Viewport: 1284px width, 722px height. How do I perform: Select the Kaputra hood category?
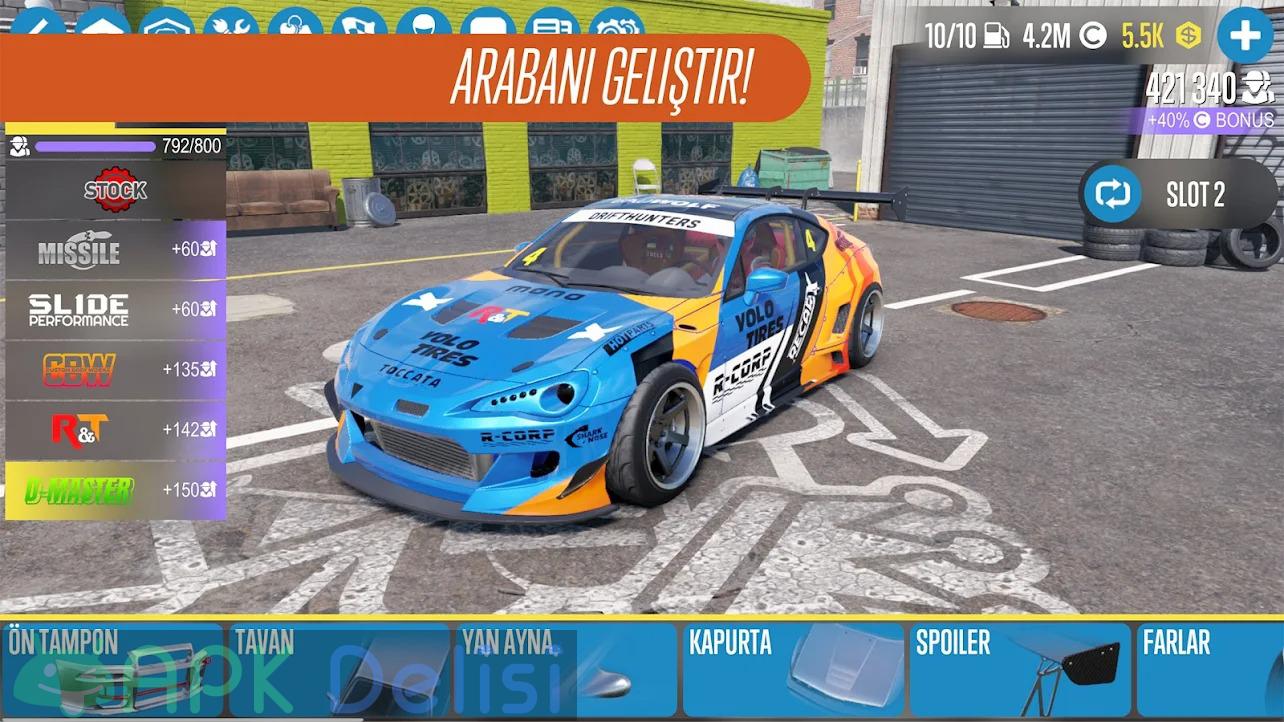click(x=794, y=670)
